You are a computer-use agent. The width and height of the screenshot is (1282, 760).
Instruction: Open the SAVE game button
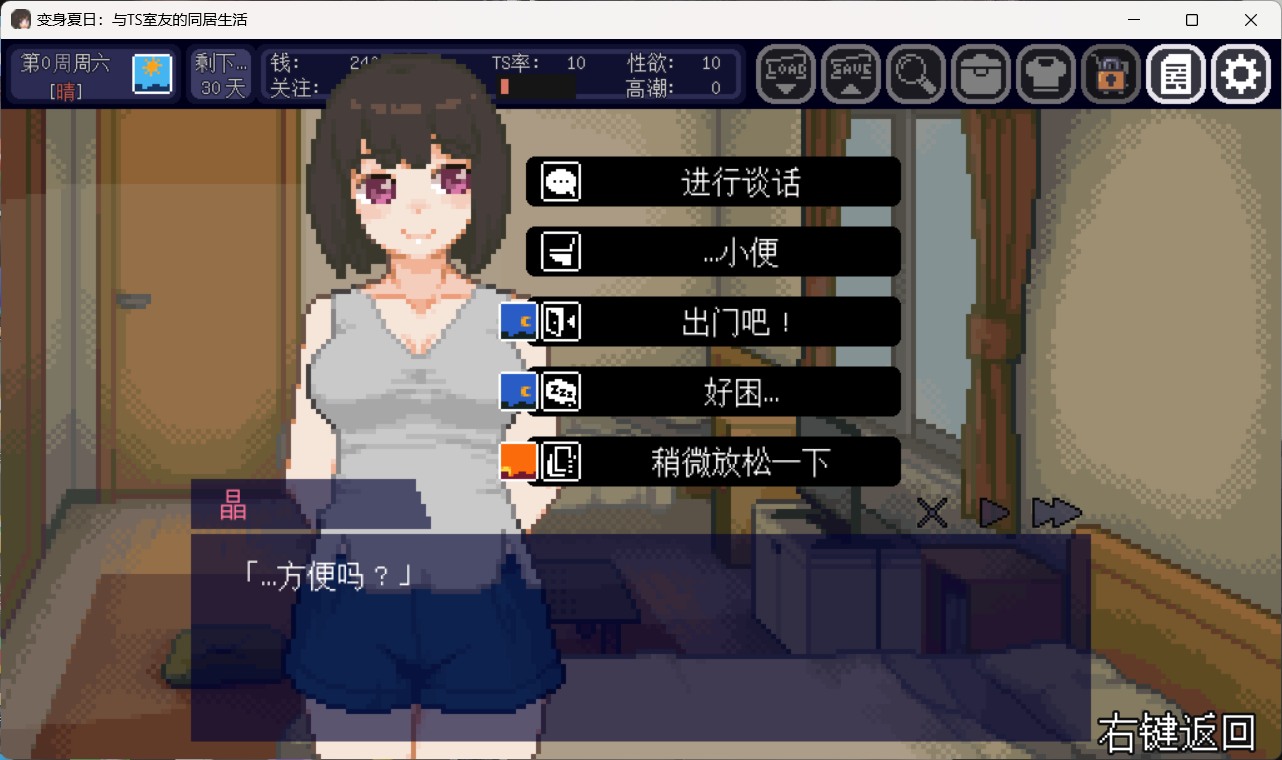(x=850, y=74)
